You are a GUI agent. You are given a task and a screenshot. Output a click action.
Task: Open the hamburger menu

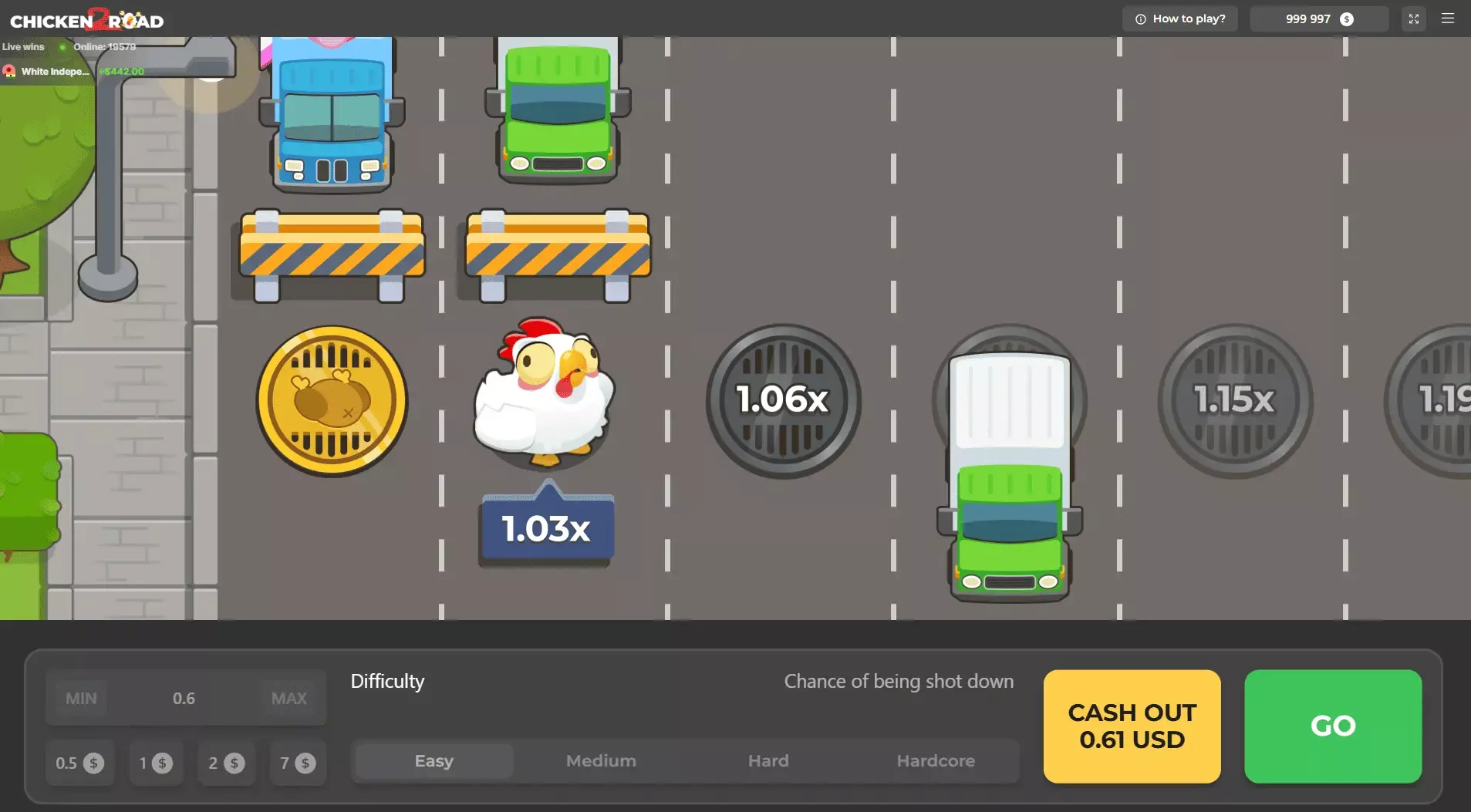point(1449,18)
